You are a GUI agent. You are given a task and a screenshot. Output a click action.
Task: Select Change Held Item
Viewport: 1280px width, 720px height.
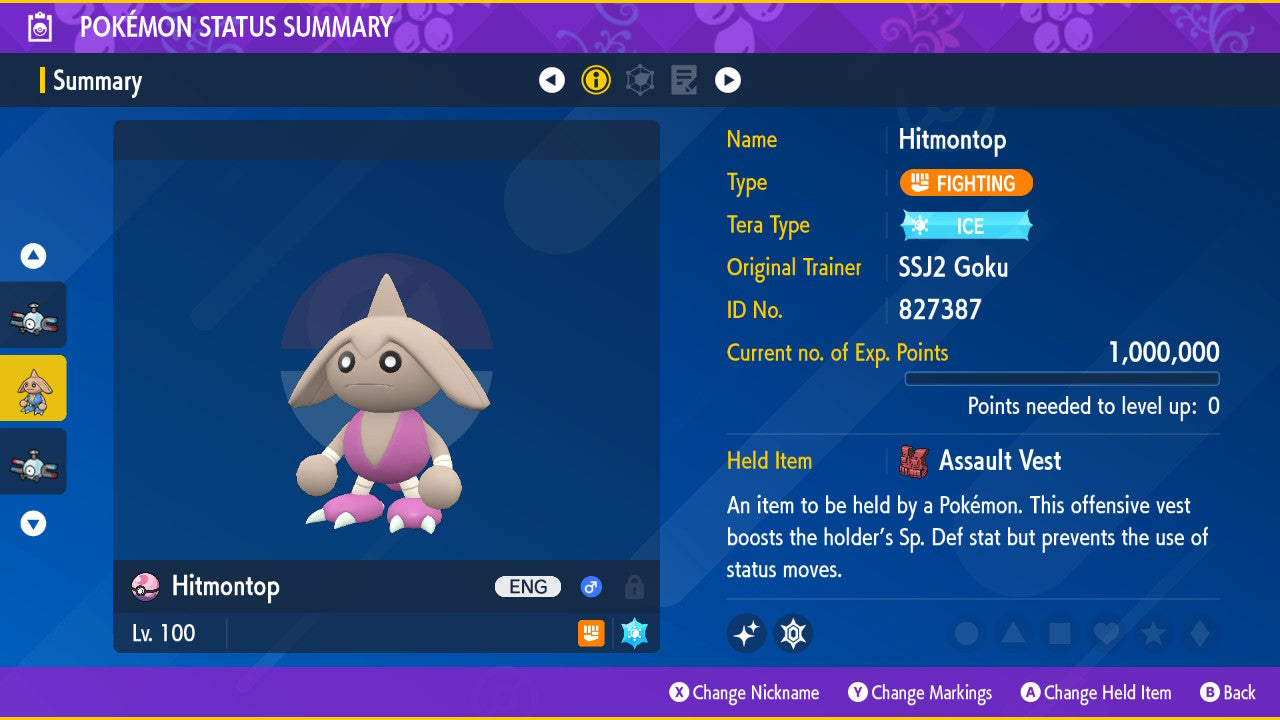pyautogui.click(x=1096, y=692)
